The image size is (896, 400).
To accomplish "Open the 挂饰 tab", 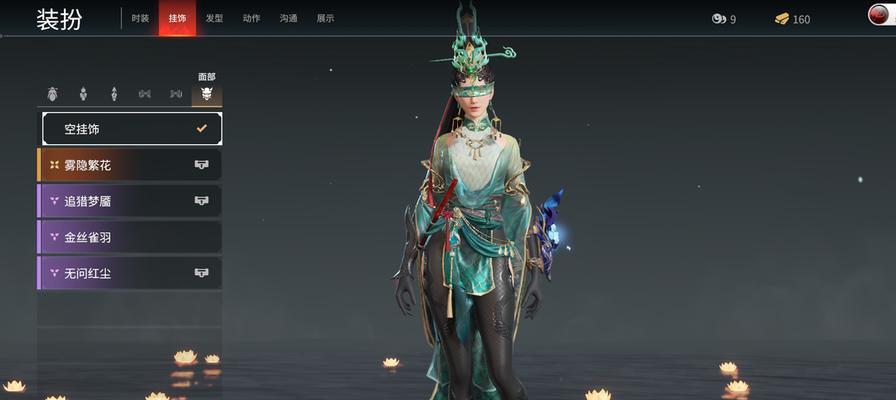I will [177, 18].
